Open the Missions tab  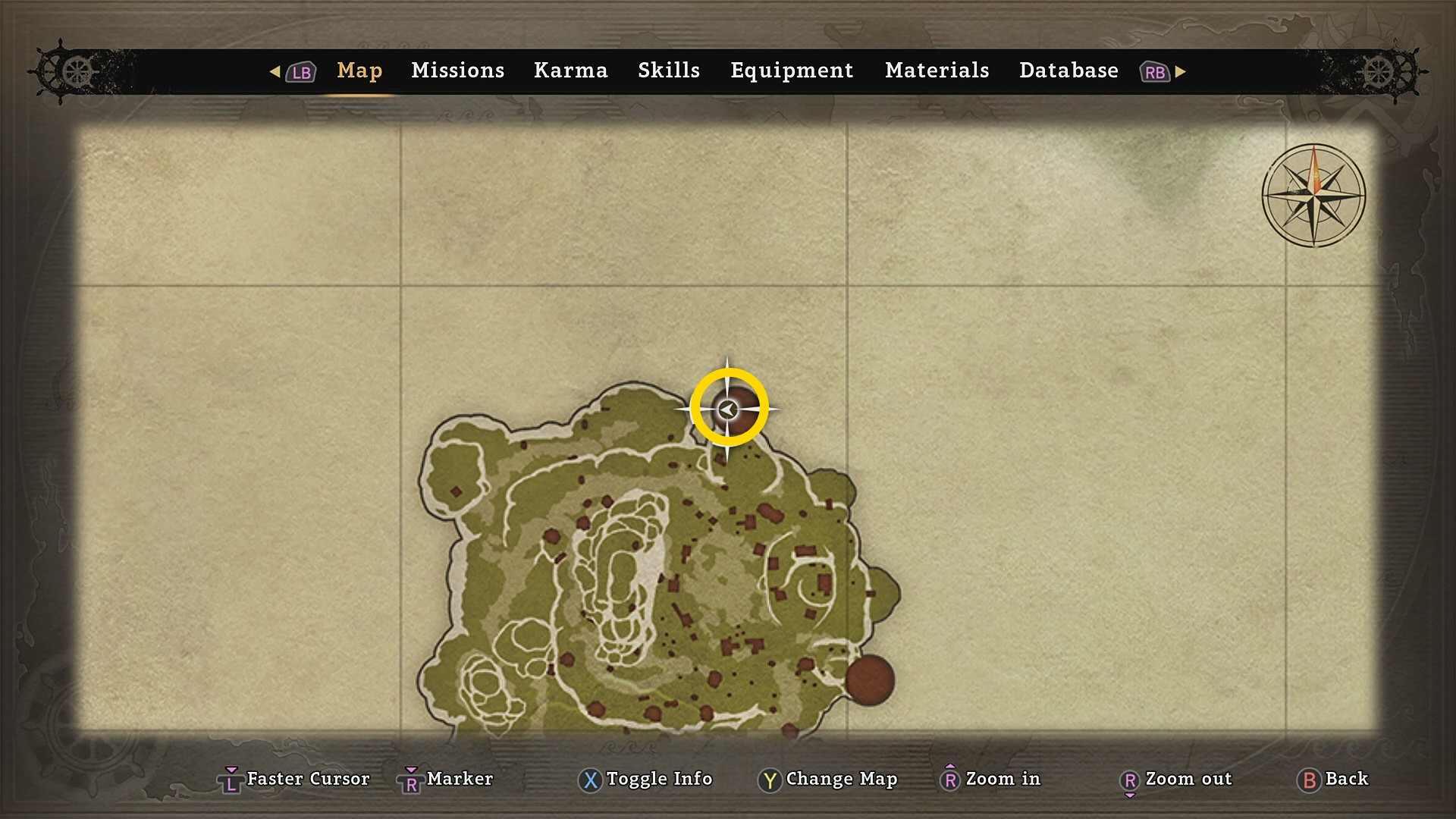pyautogui.click(x=457, y=71)
